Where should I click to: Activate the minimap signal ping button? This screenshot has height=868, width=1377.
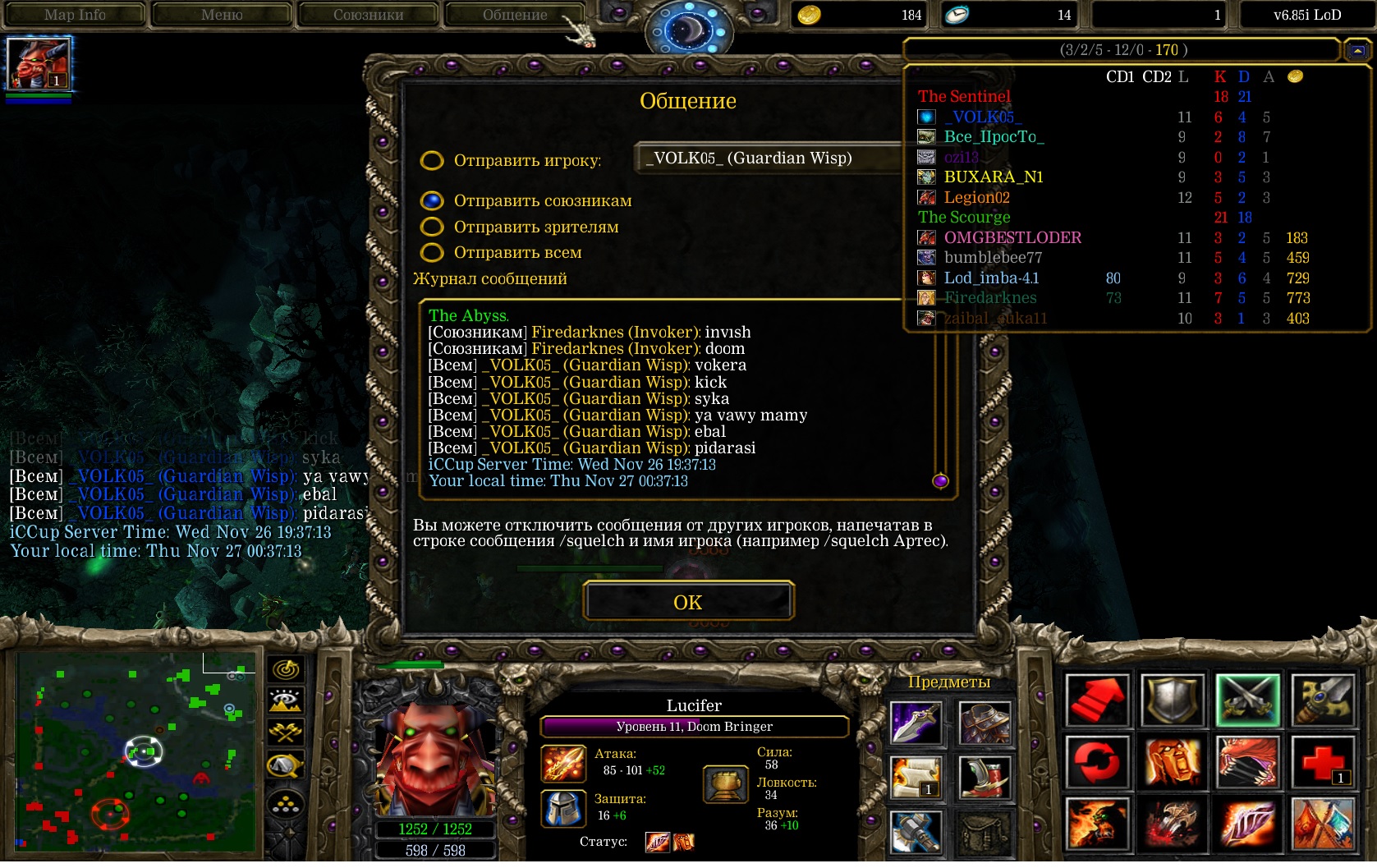[x=286, y=669]
